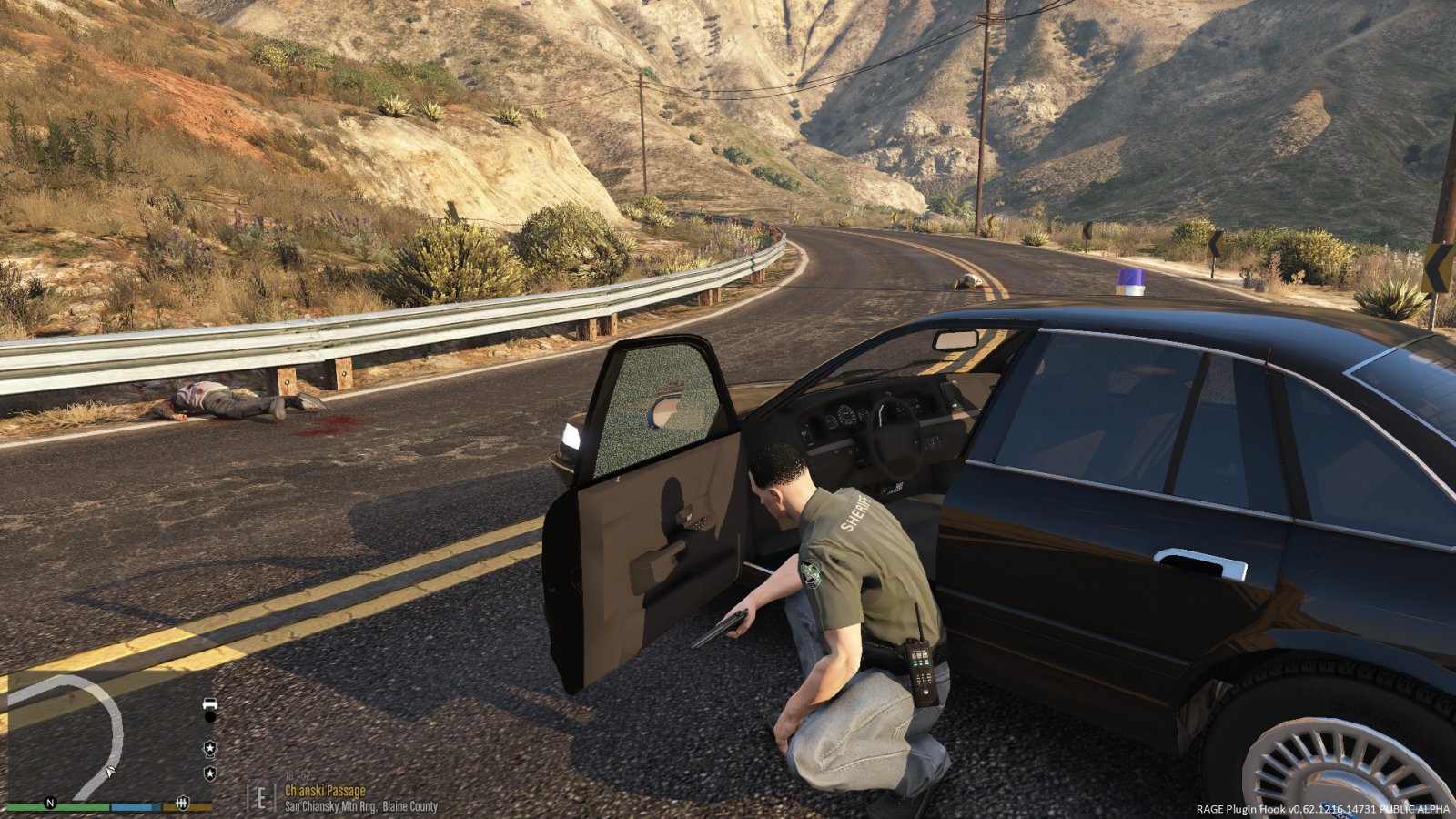Click the minimap radar
This screenshot has height=819, width=1456.
(x=109, y=735)
